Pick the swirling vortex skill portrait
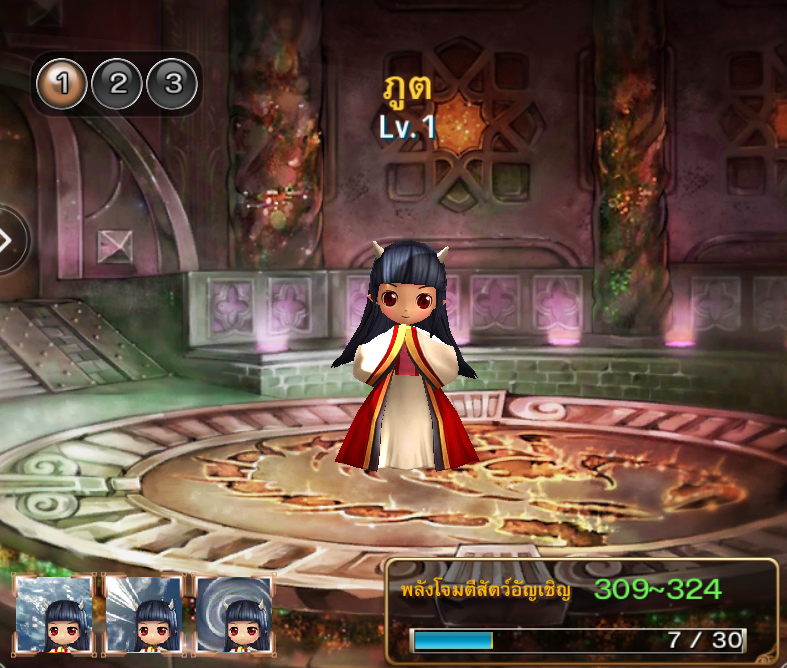The width and height of the screenshot is (787, 668). coord(233,614)
